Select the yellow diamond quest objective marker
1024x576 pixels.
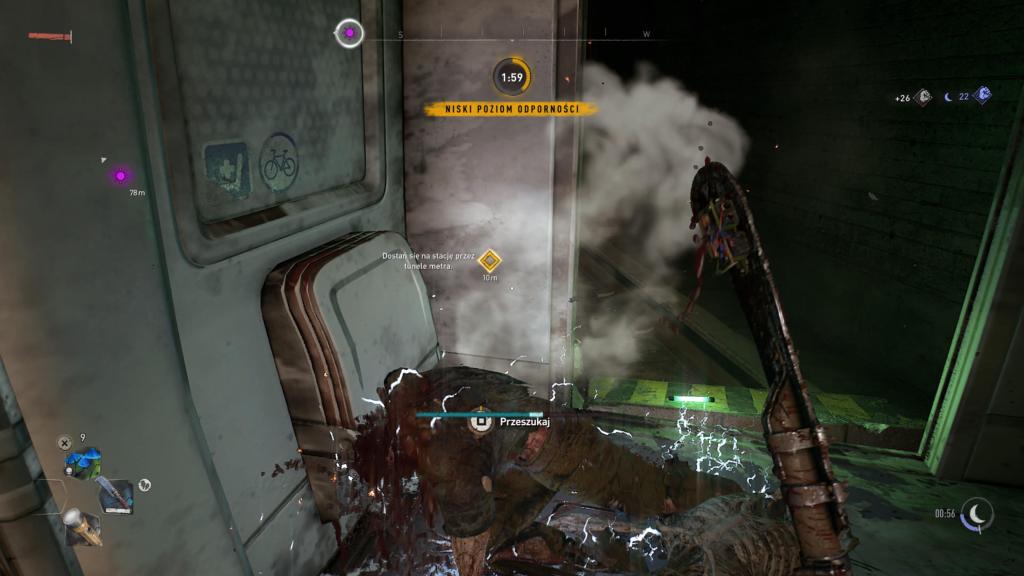tap(489, 261)
